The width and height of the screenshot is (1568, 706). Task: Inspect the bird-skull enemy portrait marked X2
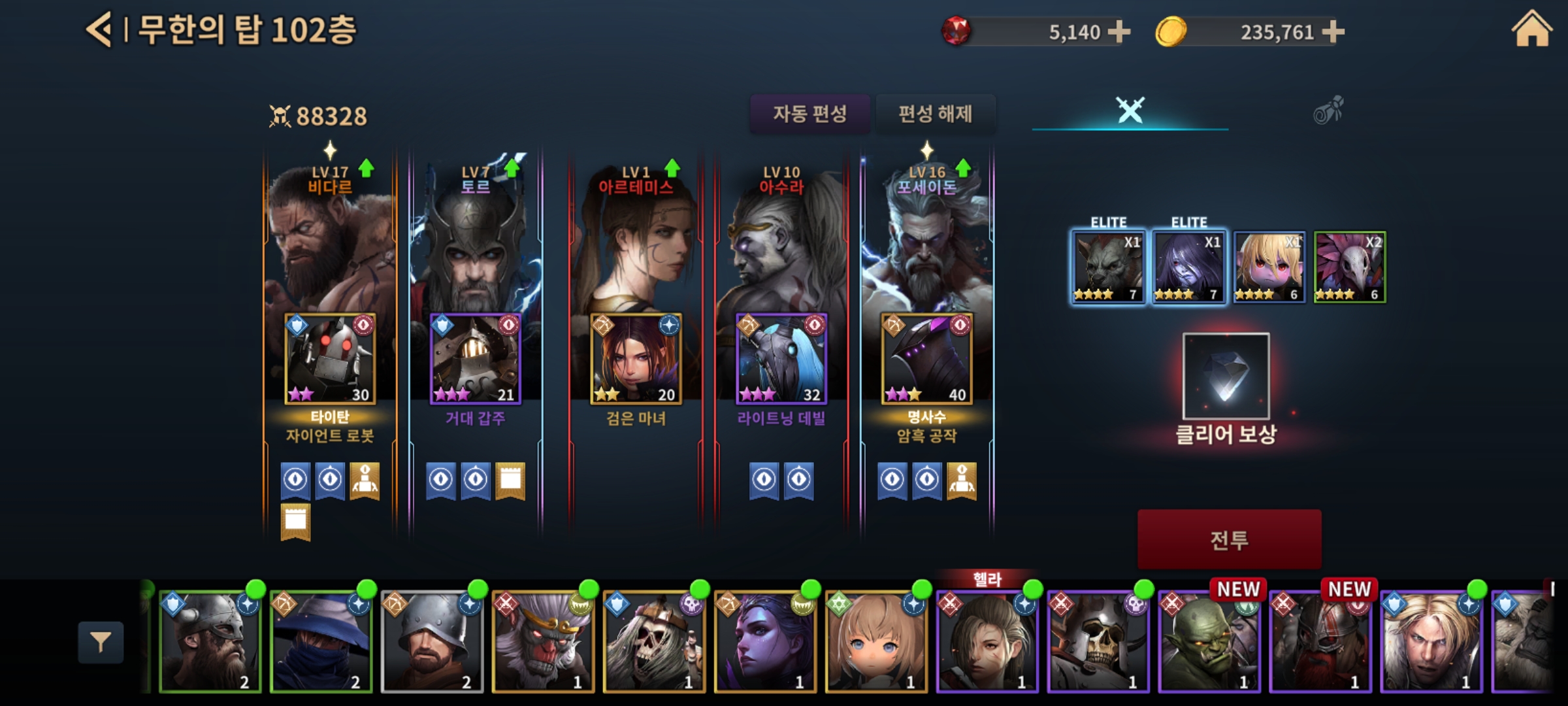coord(1349,267)
